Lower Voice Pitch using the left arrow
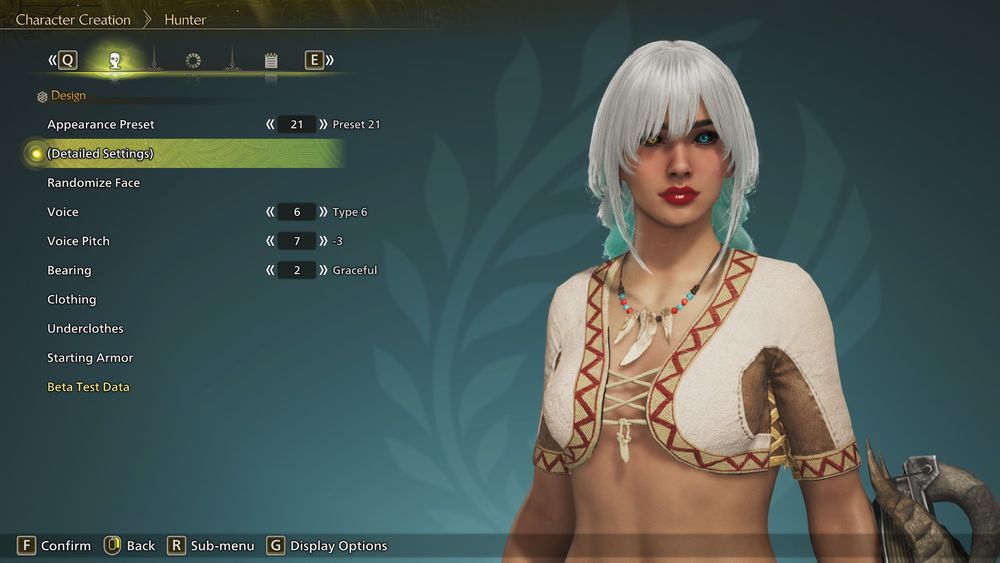 pos(270,241)
